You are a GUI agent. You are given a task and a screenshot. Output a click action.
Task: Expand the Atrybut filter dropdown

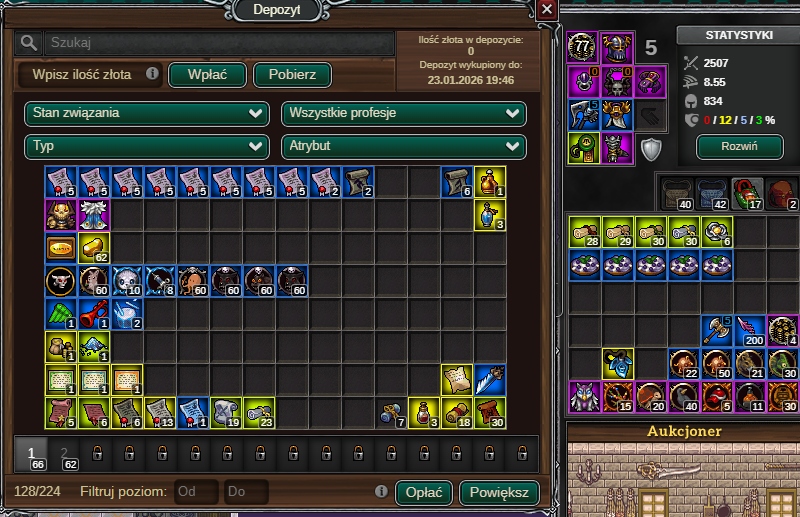tap(404, 147)
